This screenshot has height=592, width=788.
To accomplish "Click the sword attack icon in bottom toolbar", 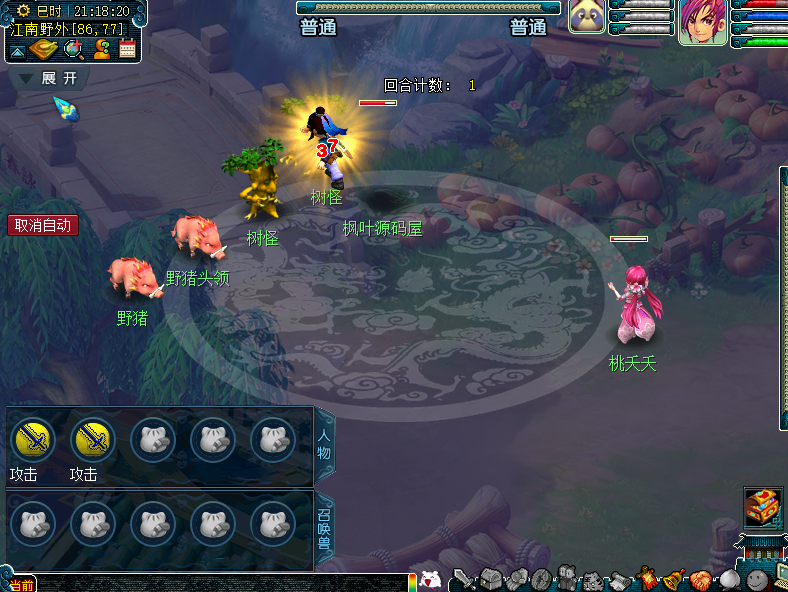I will pyautogui.click(x=463, y=579).
